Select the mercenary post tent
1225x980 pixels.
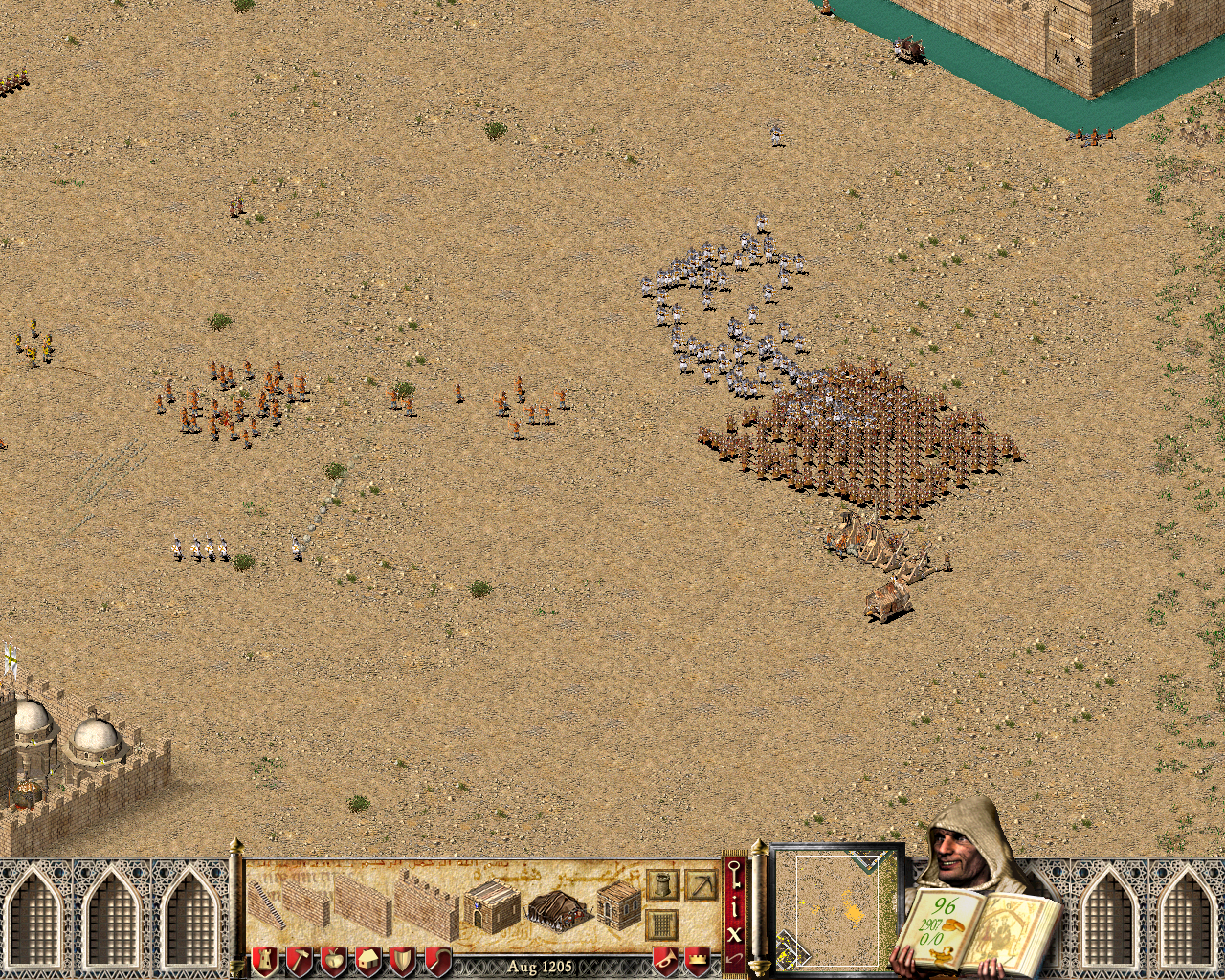558,910
